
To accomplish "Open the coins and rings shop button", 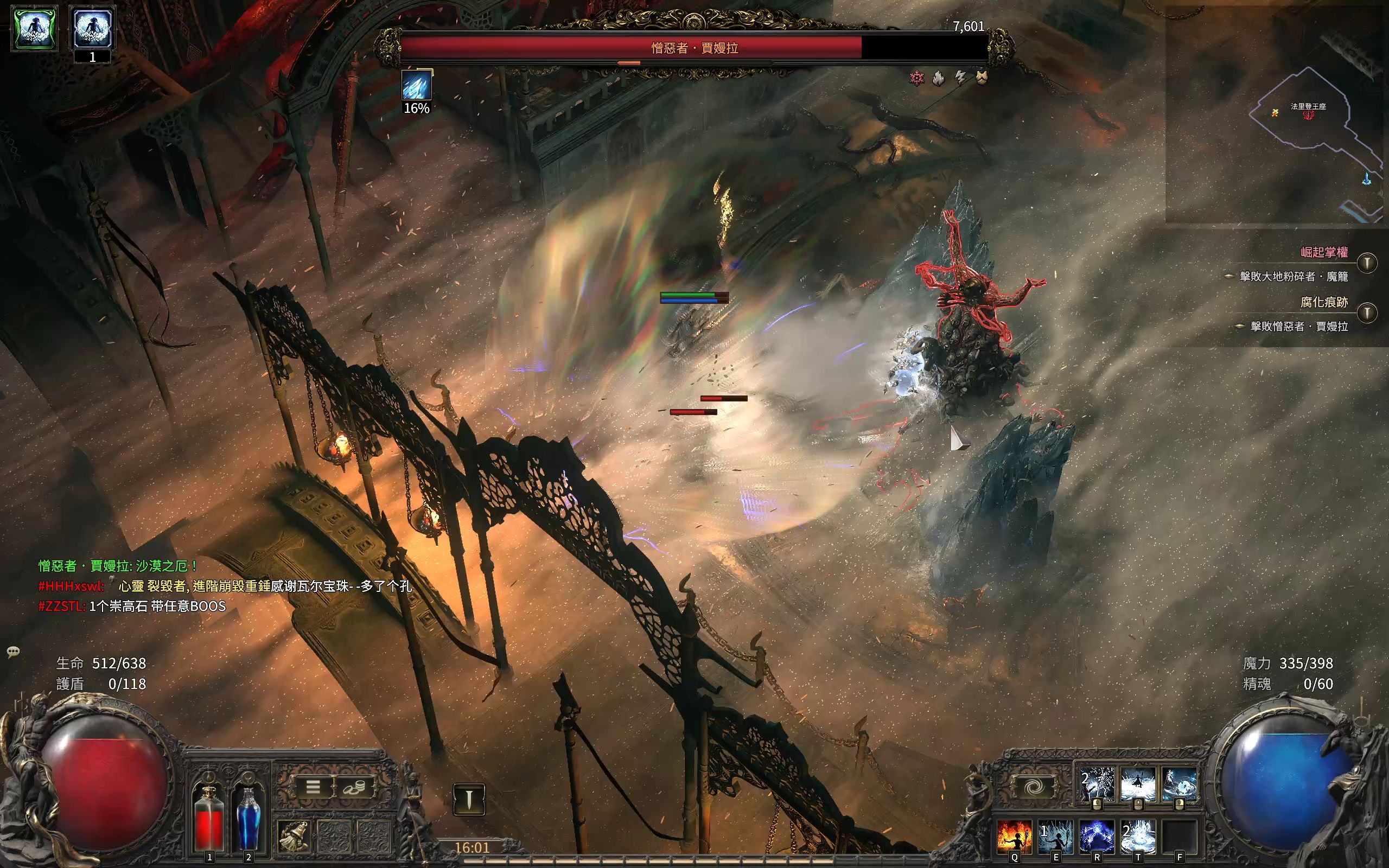I will point(355,787).
